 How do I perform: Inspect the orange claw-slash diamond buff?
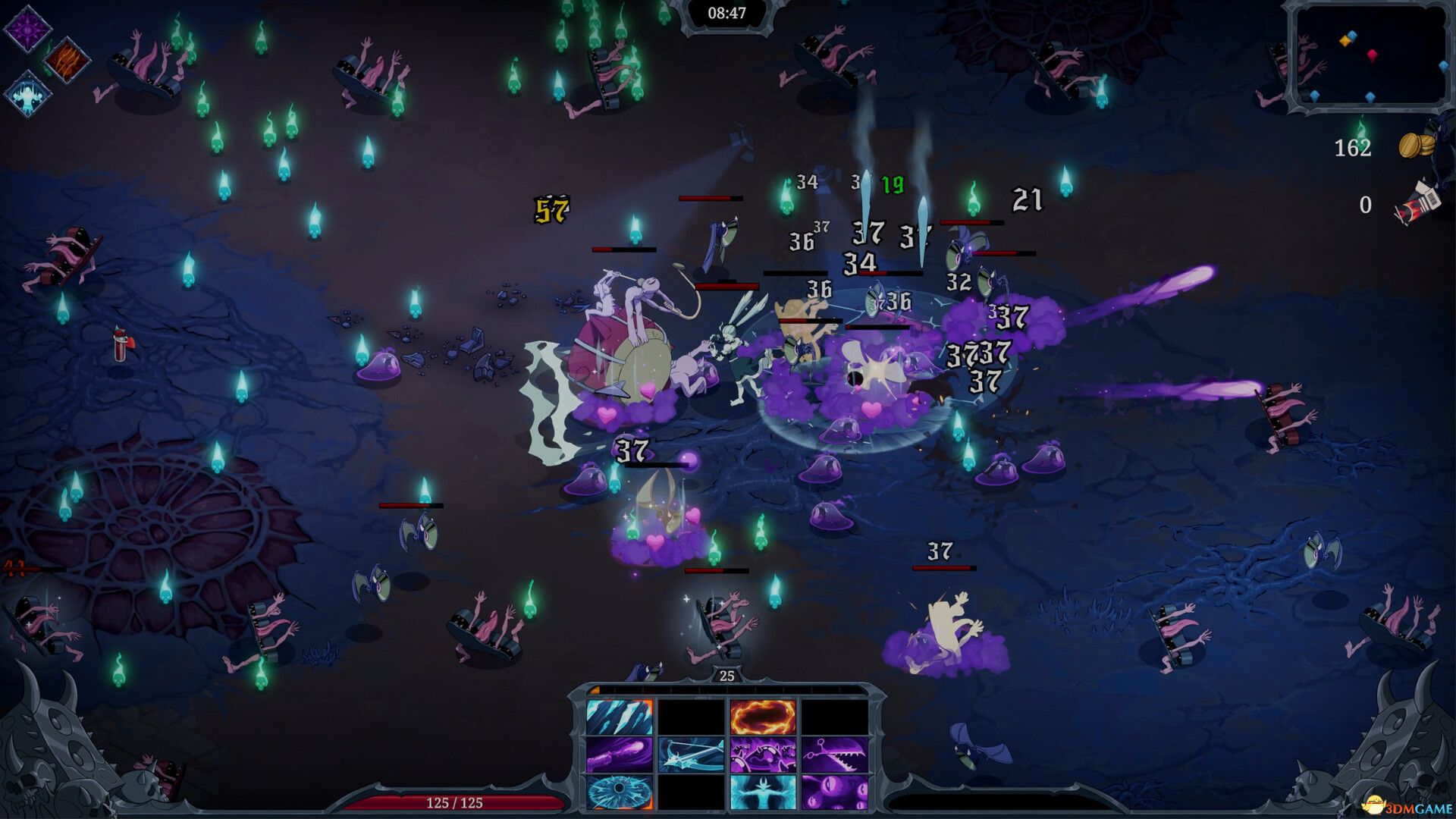(67, 60)
